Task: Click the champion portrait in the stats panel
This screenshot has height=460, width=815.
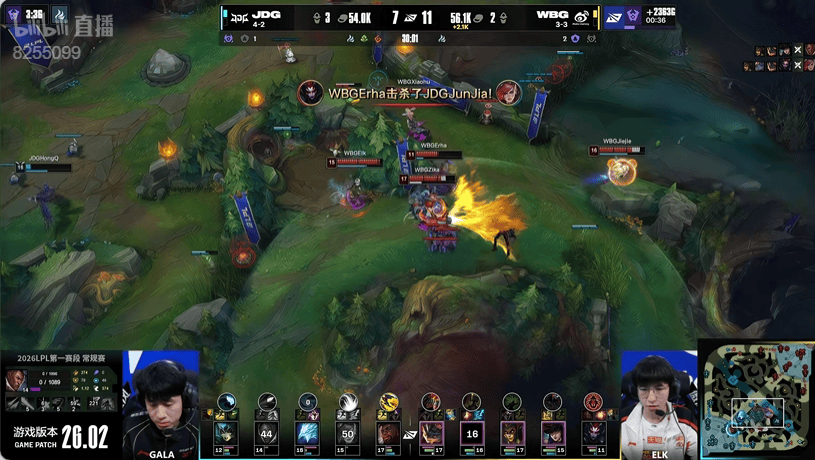Action: (x=15, y=381)
